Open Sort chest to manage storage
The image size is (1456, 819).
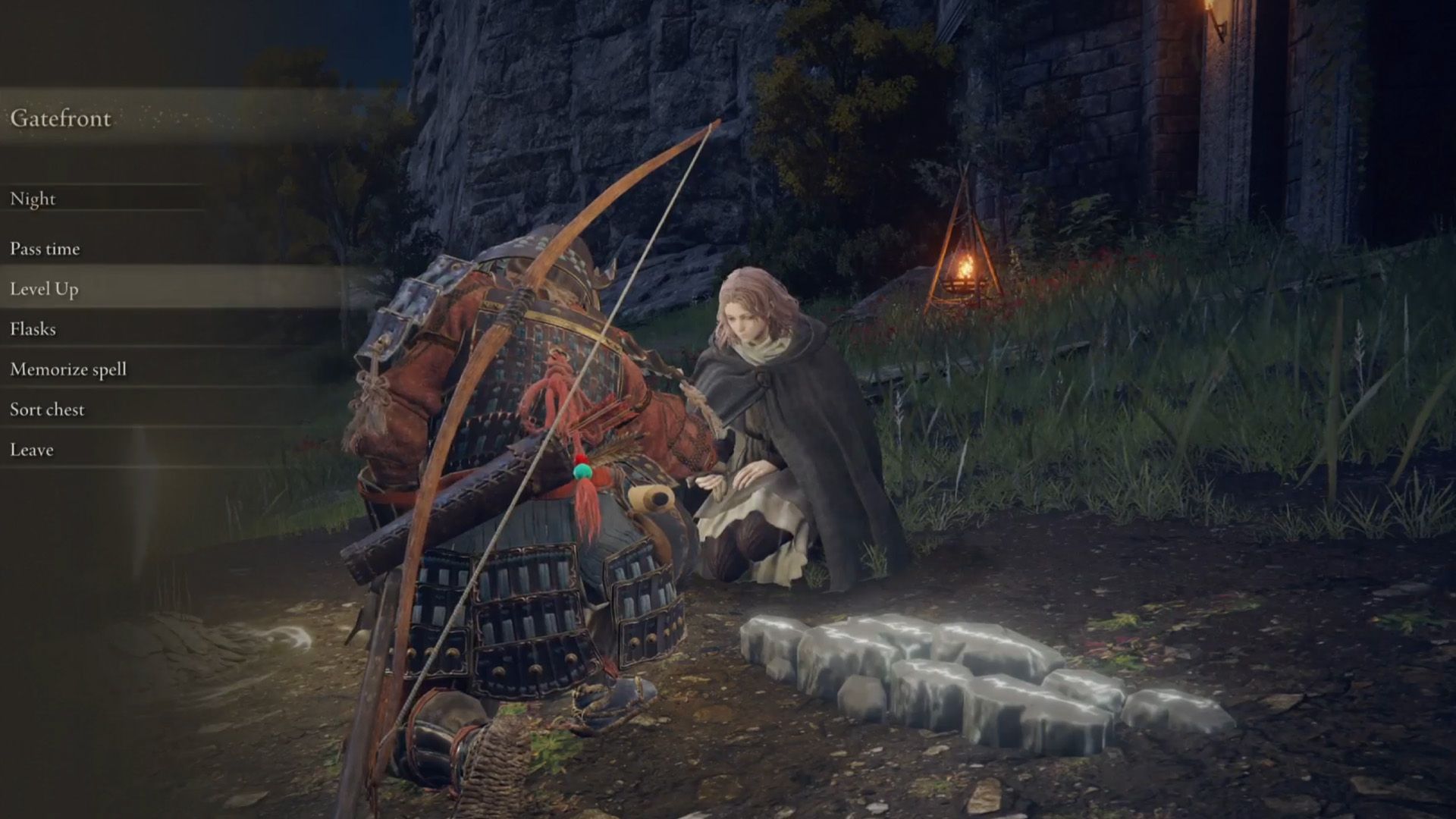[x=47, y=409]
